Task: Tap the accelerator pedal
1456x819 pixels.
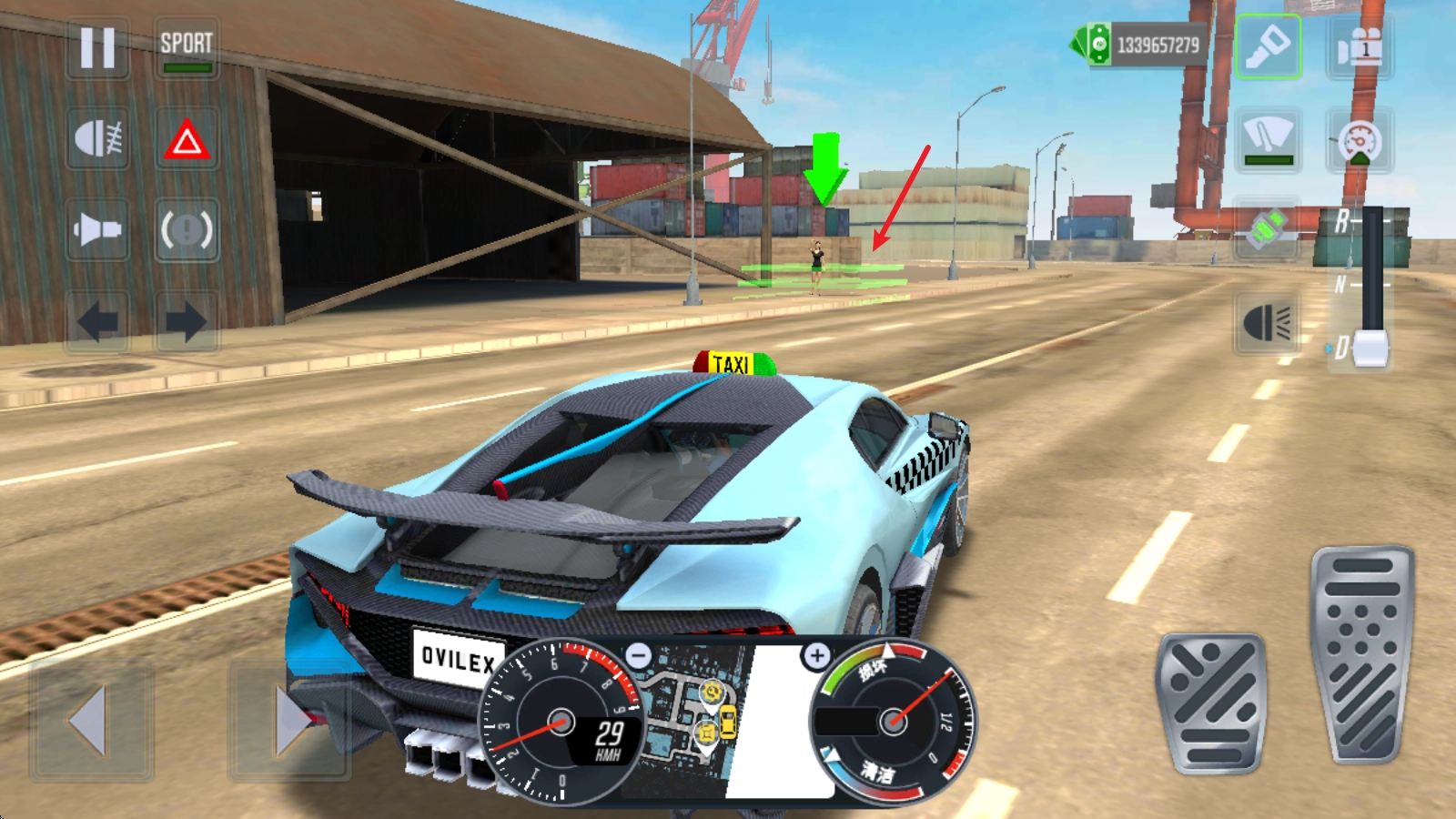Action: click(x=1361, y=653)
